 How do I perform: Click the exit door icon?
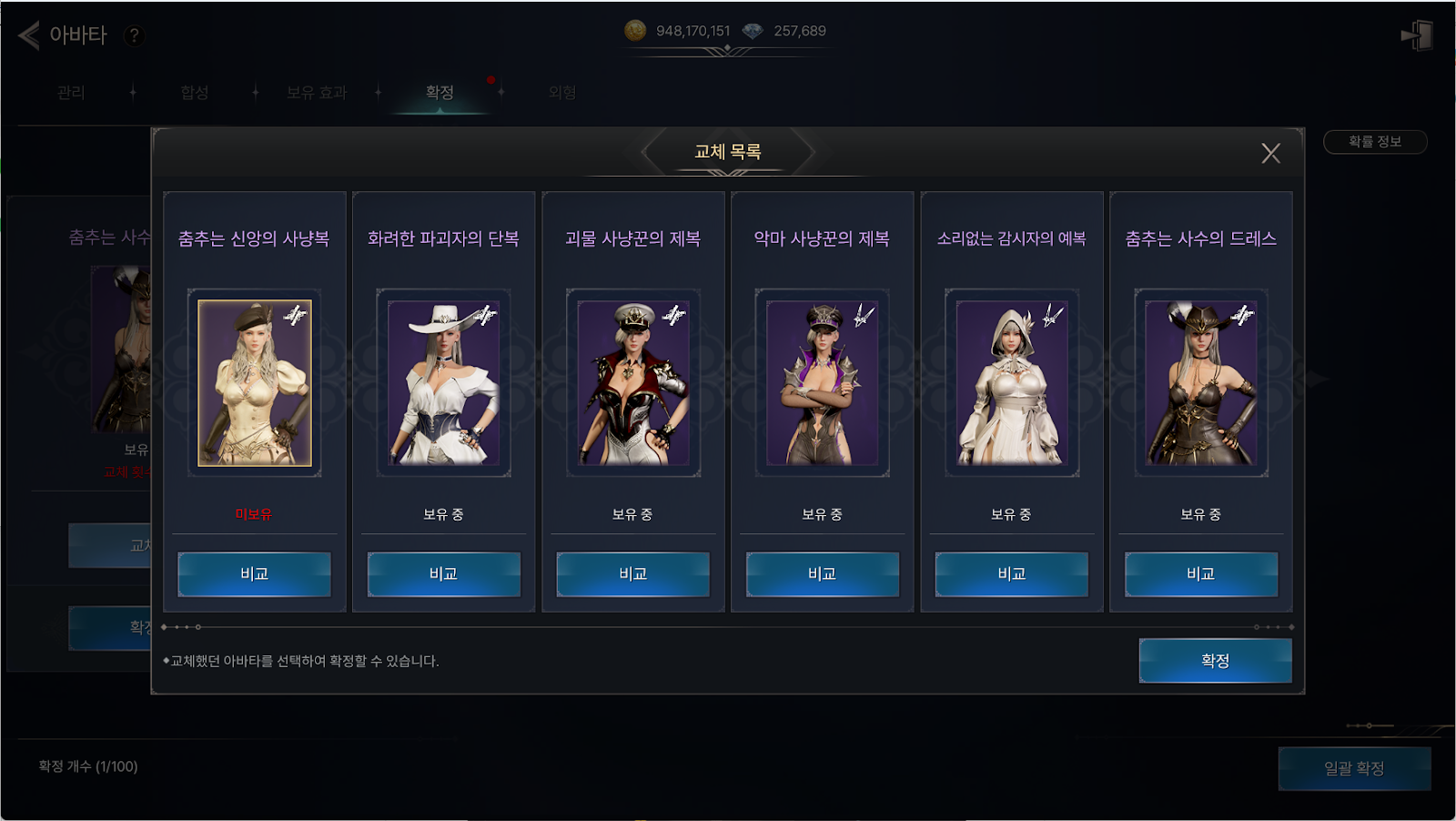coord(1417,35)
